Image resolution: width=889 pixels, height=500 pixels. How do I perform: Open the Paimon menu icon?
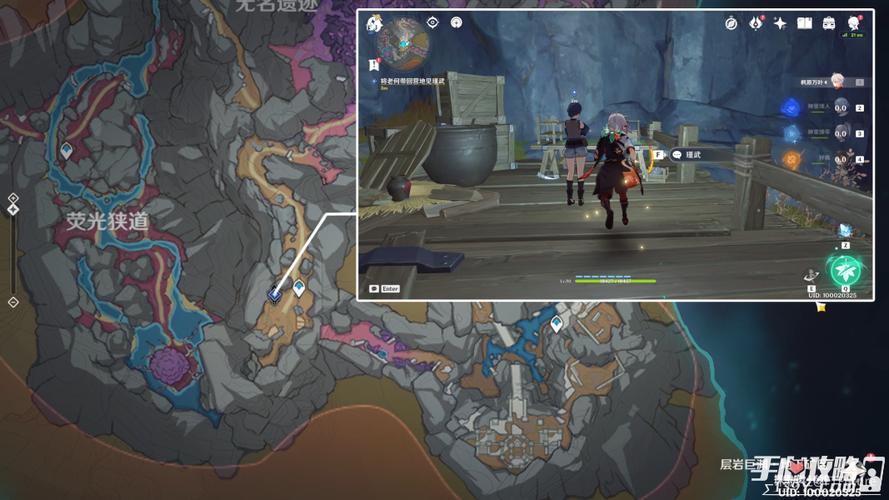tap(375, 23)
